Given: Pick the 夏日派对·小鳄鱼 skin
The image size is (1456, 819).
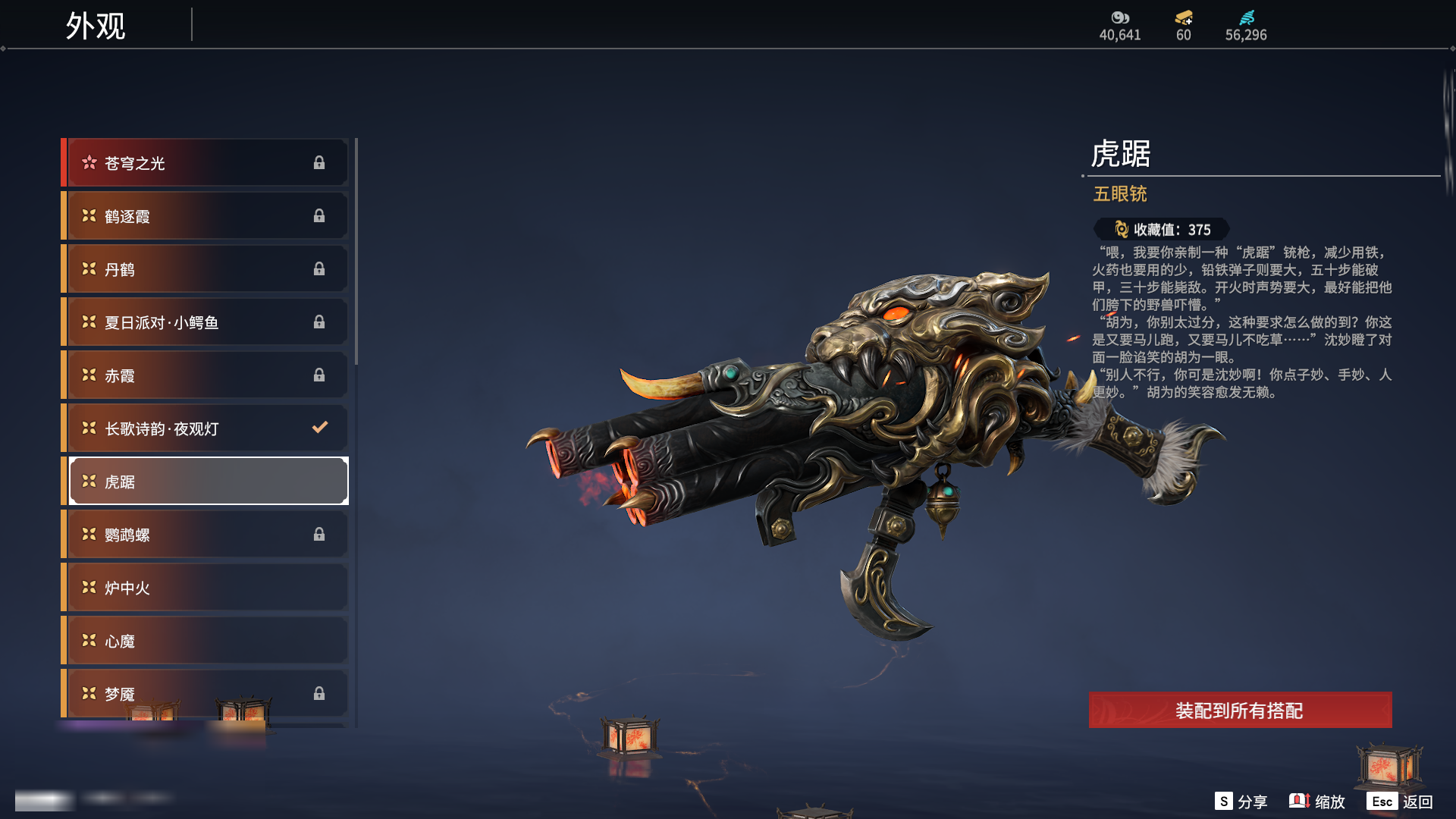Looking at the screenshot, I should [206, 322].
